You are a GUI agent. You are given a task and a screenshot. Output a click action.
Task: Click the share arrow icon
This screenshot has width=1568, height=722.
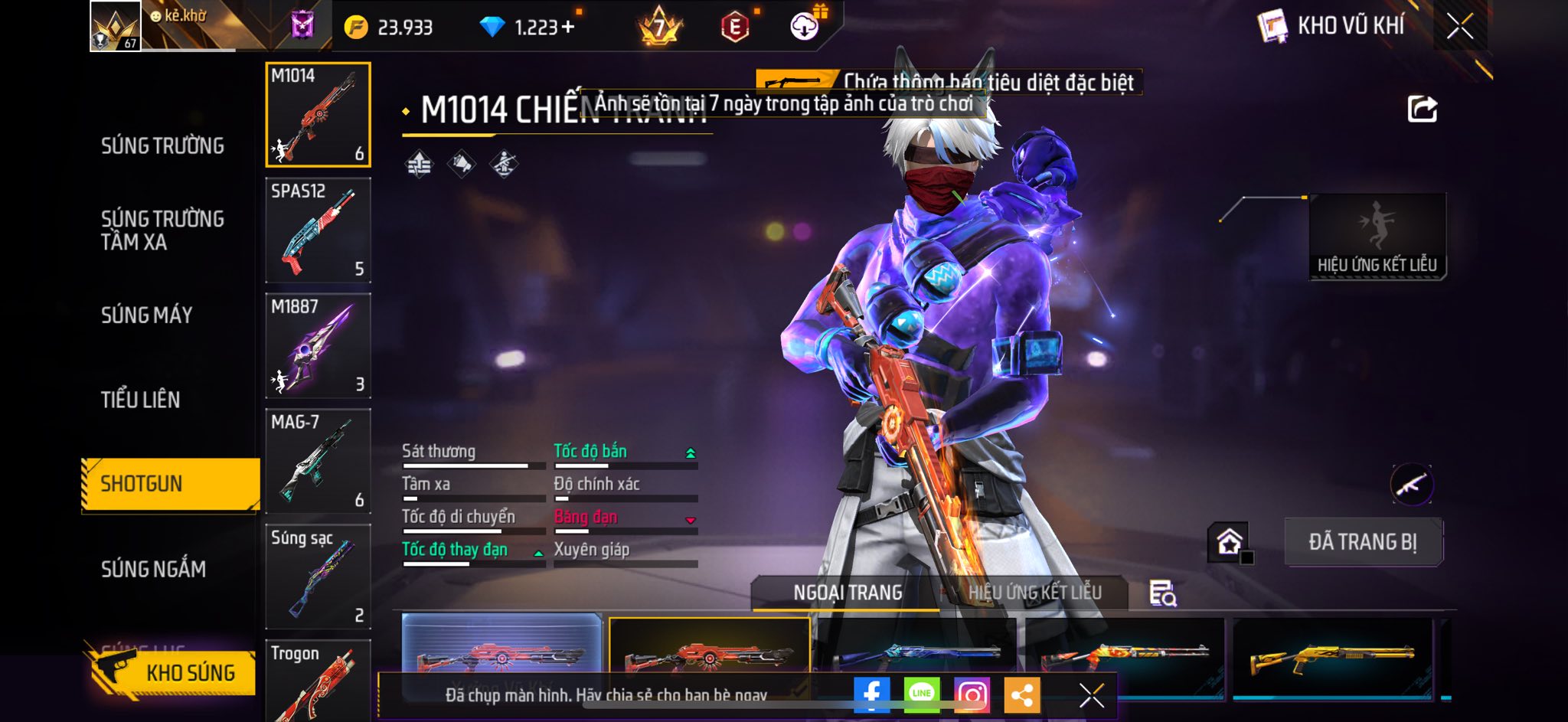[1422, 109]
